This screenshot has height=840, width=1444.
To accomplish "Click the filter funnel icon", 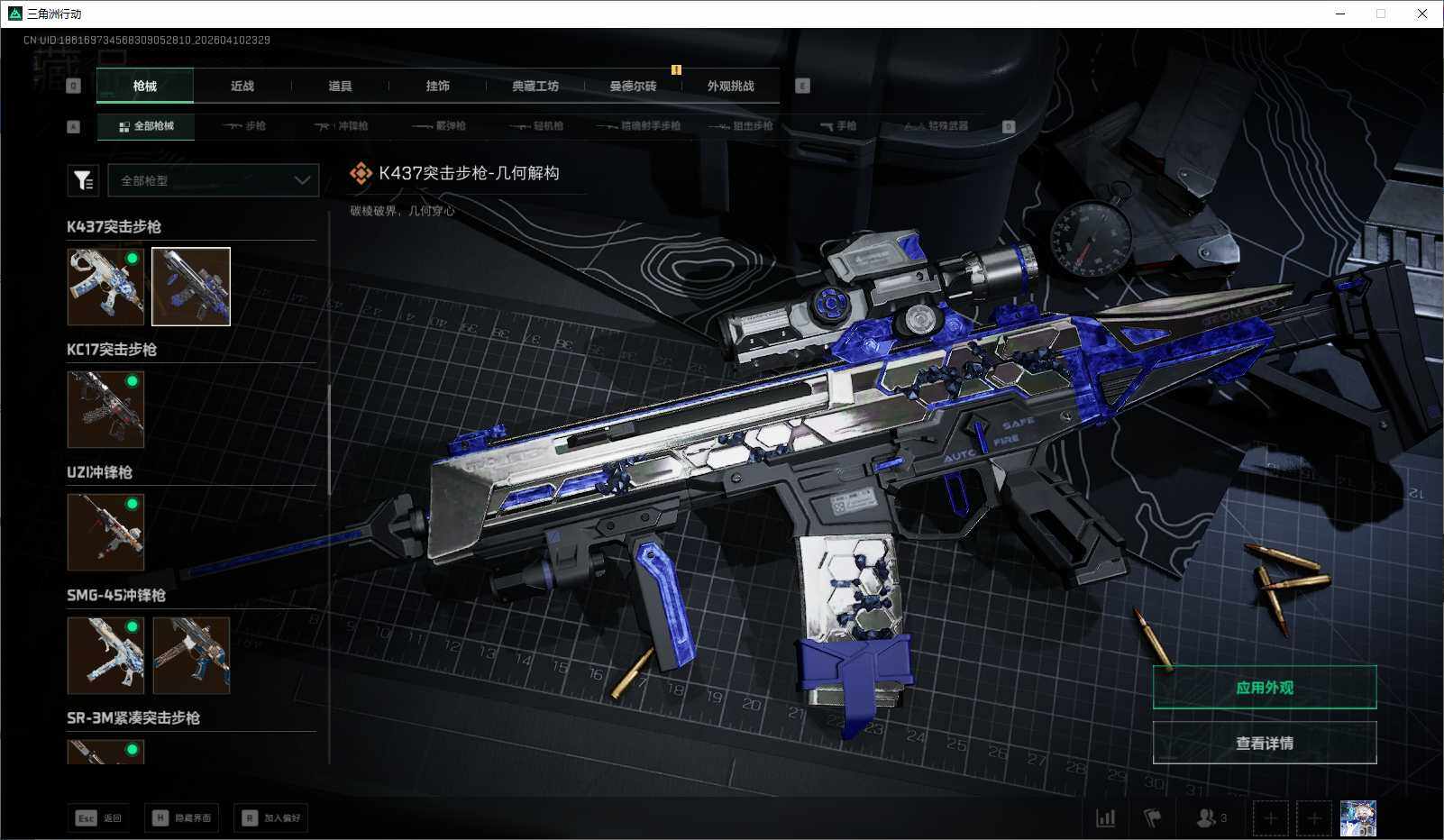I will (x=83, y=180).
